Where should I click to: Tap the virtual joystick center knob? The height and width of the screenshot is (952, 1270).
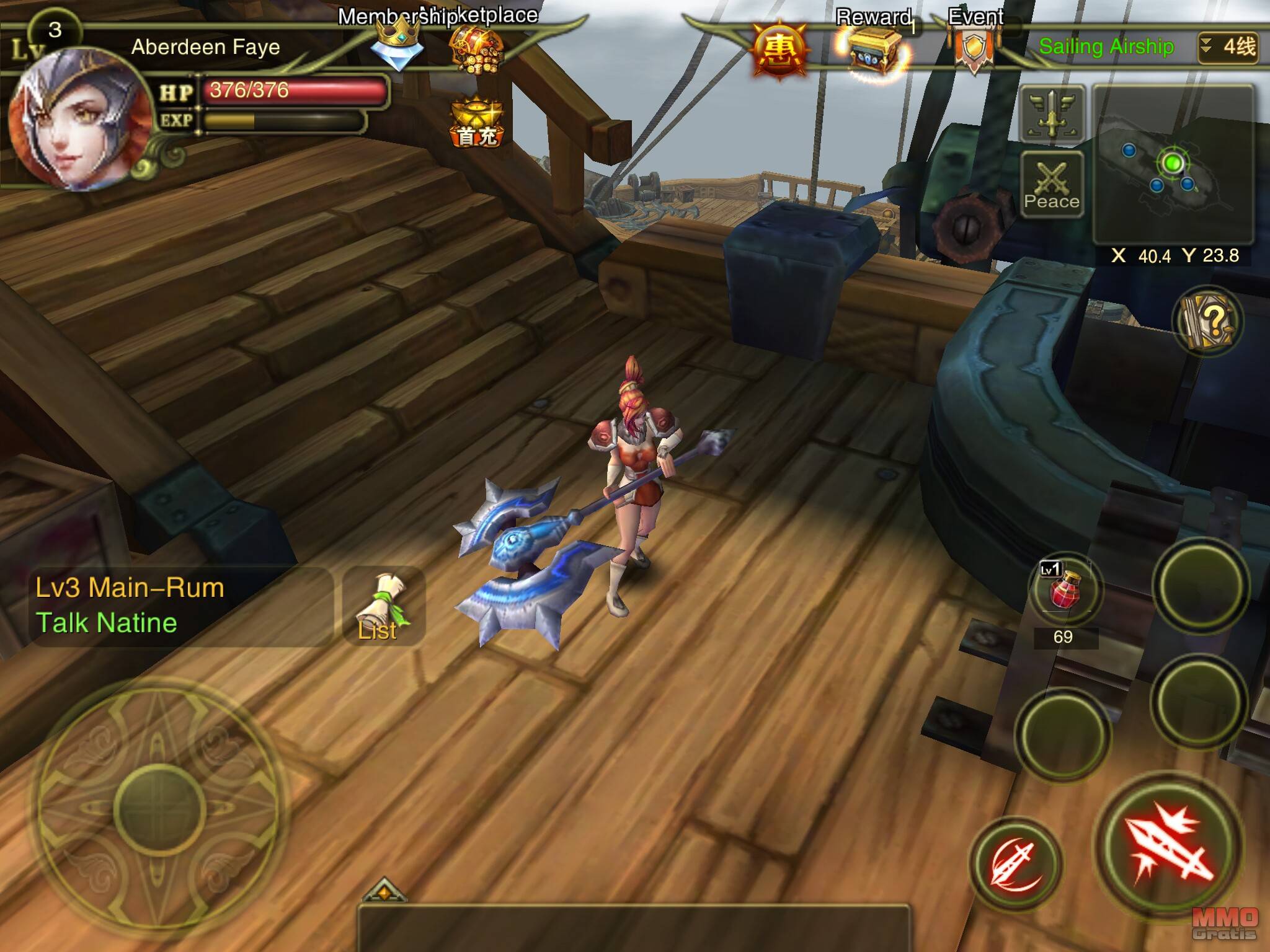click(x=159, y=809)
